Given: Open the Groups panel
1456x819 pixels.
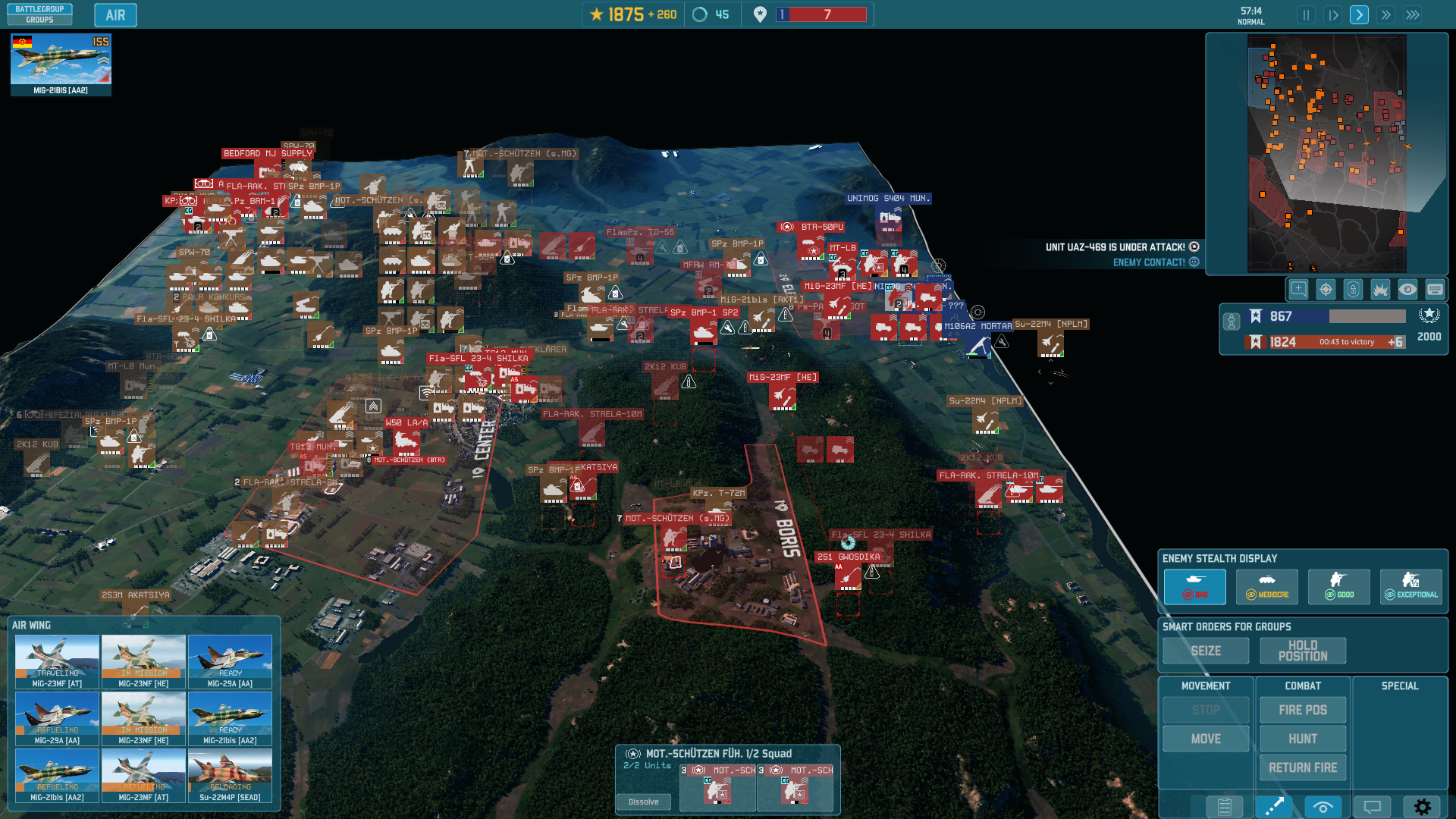Looking at the screenshot, I should 39,20.
